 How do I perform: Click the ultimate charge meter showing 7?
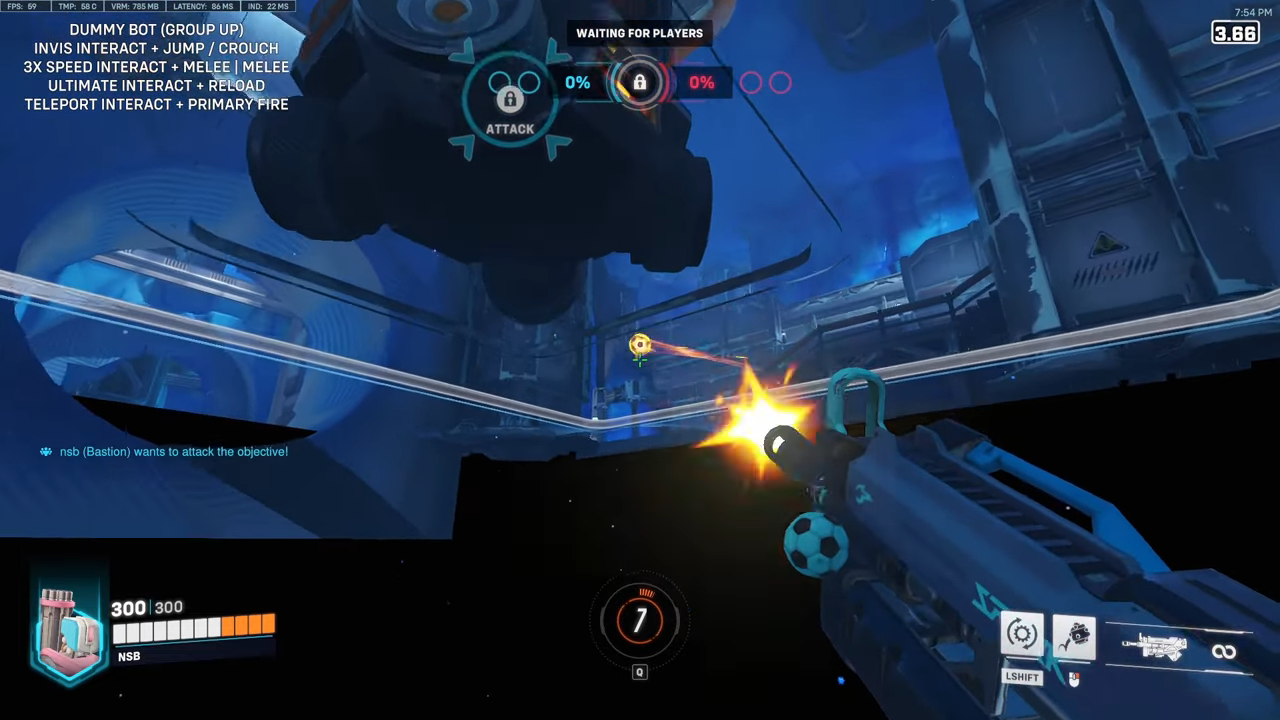pos(640,620)
